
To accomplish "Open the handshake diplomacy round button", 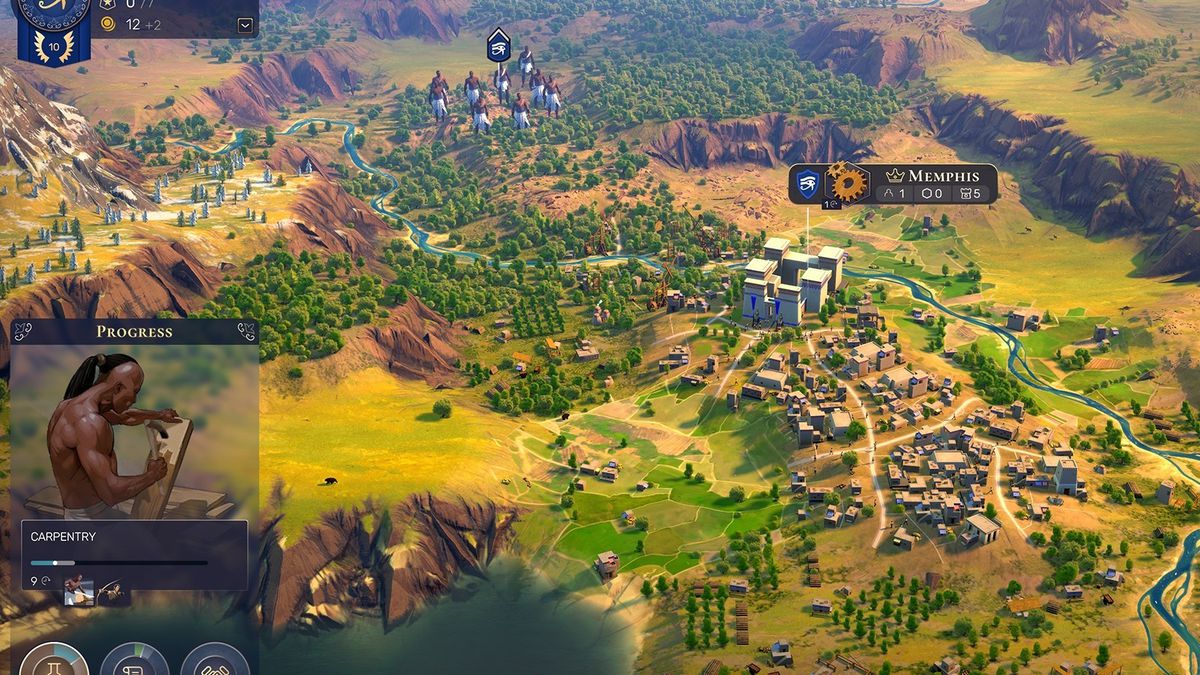I will point(214,664).
